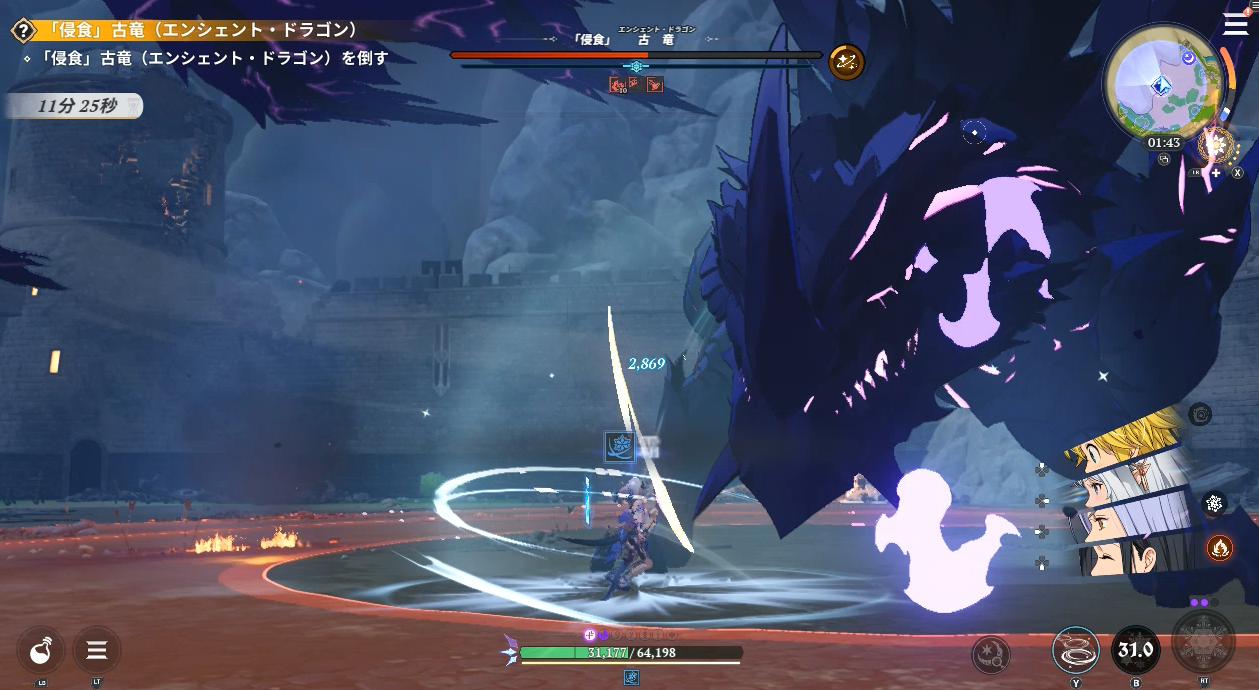This screenshot has height=690, width=1259.
Task: Open the hamburger main menu with alert badge
Action: [1236, 24]
